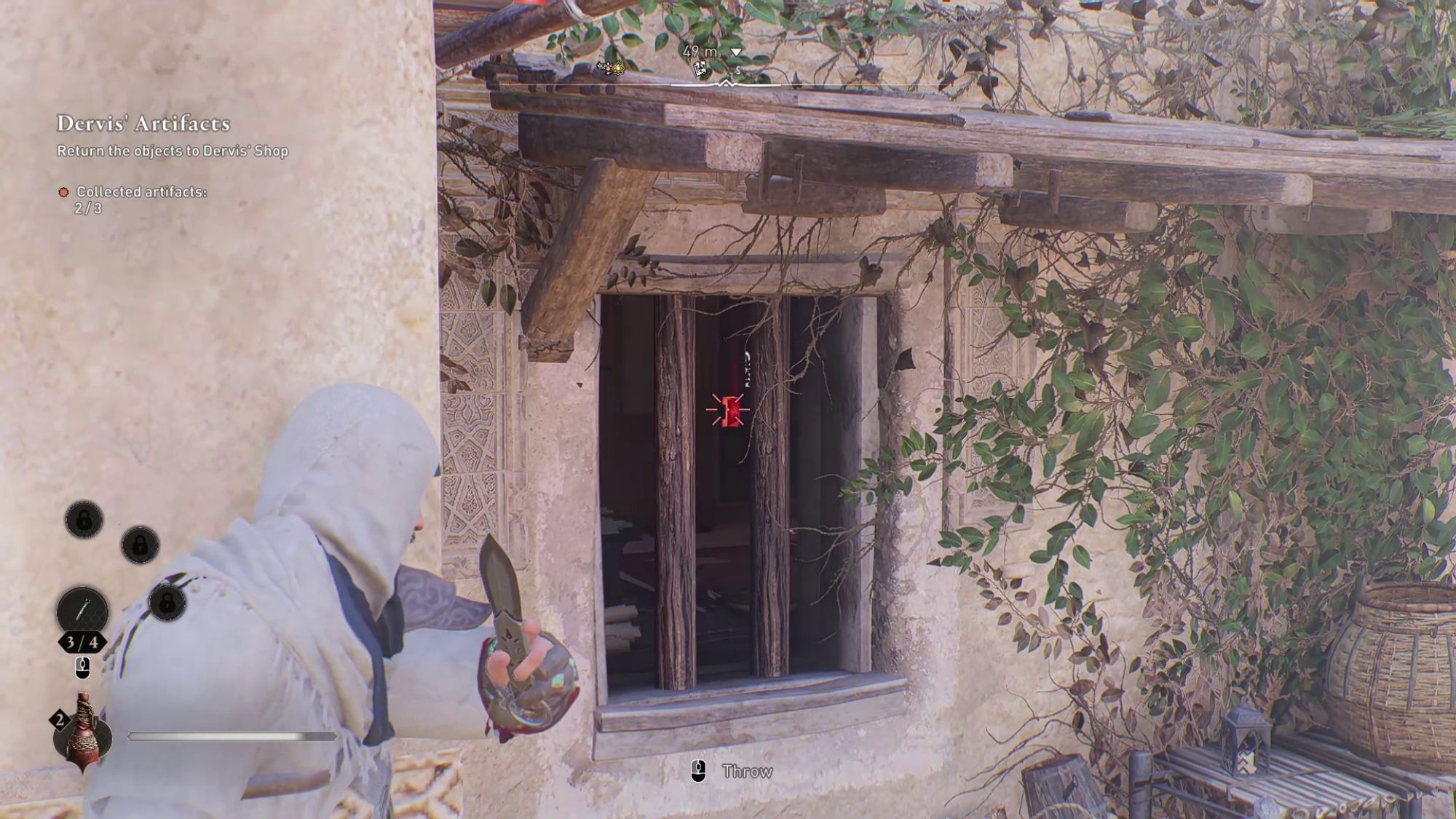Click the diamond badge showing the number 2
The image size is (1456, 819).
pyautogui.click(x=60, y=719)
